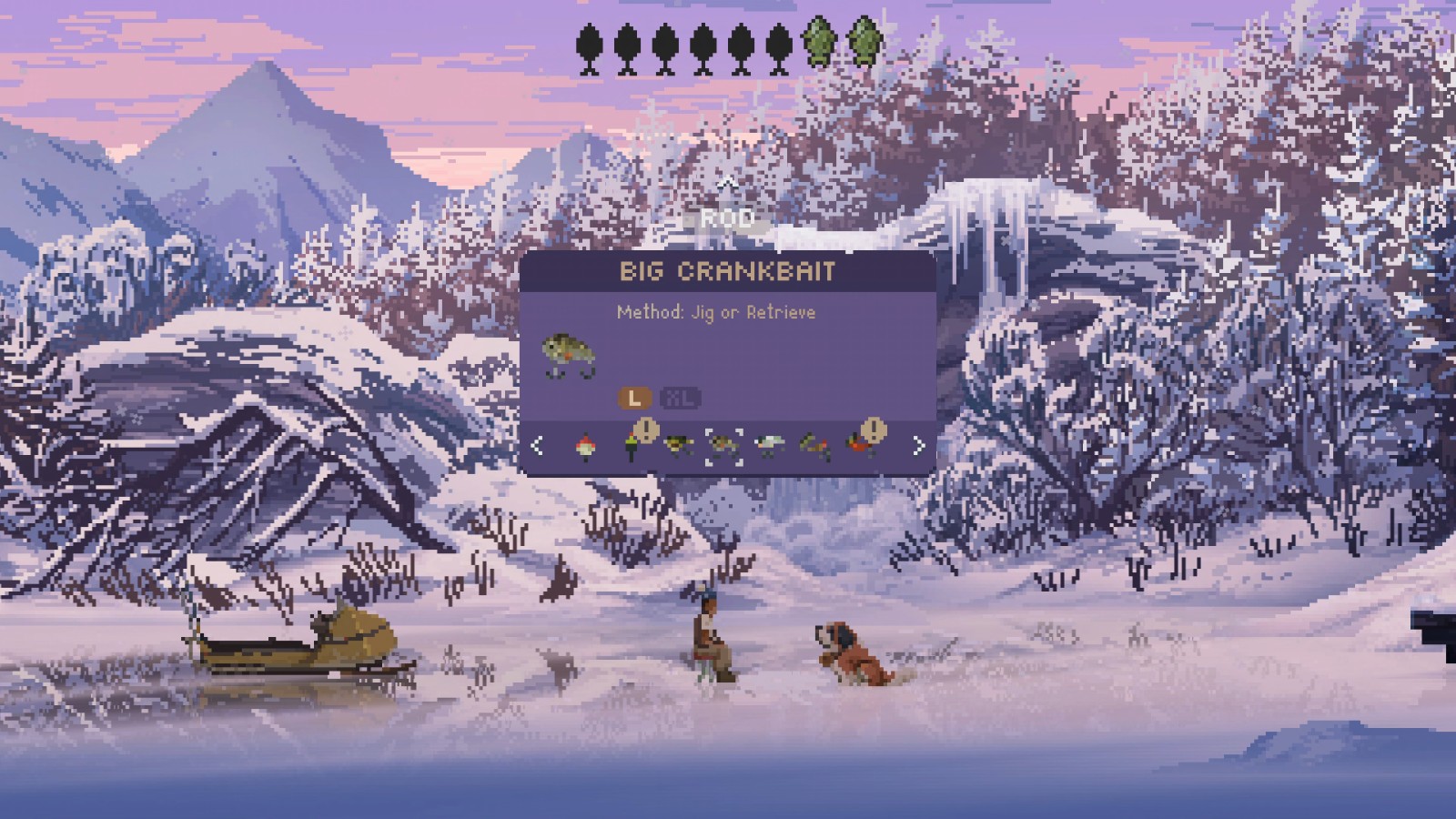Switch to the ROD tab above the panel
Viewport: 1456px width, 819px height.
(727, 218)
